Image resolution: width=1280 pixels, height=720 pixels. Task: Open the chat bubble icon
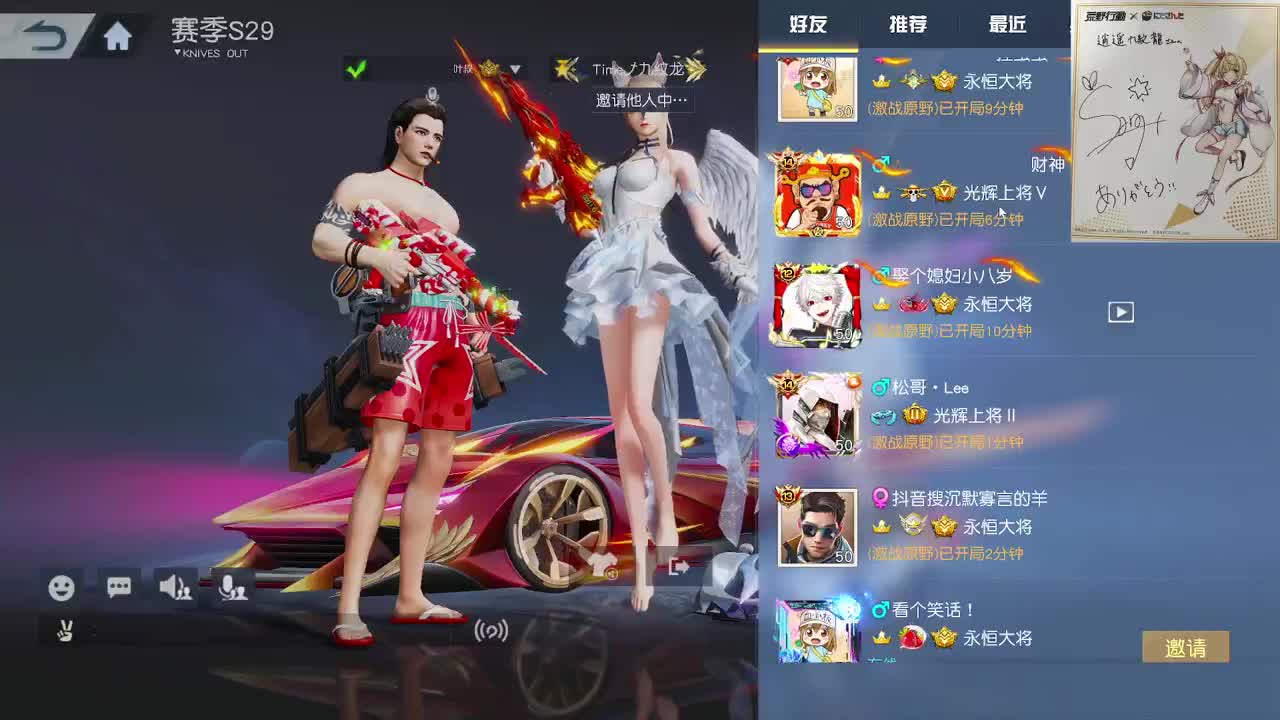coord(118,589)
